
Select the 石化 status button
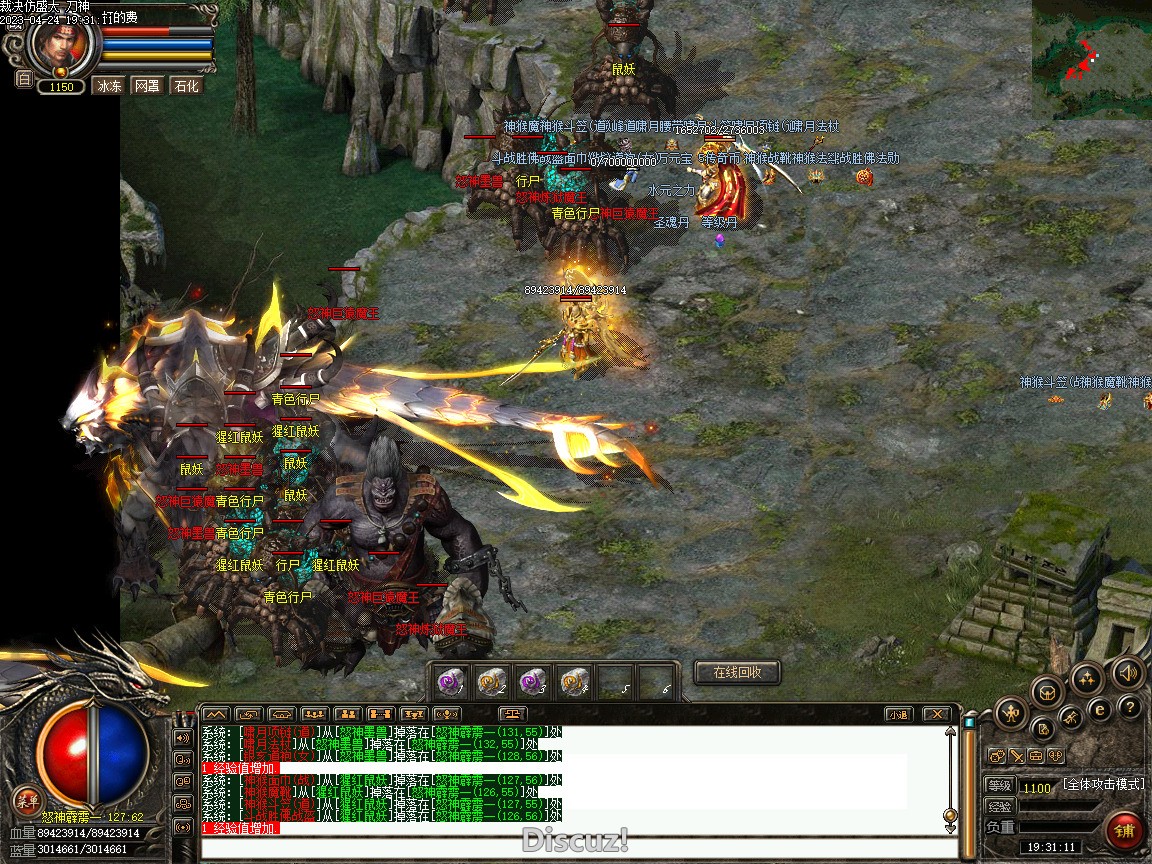(x=186, y=86)
